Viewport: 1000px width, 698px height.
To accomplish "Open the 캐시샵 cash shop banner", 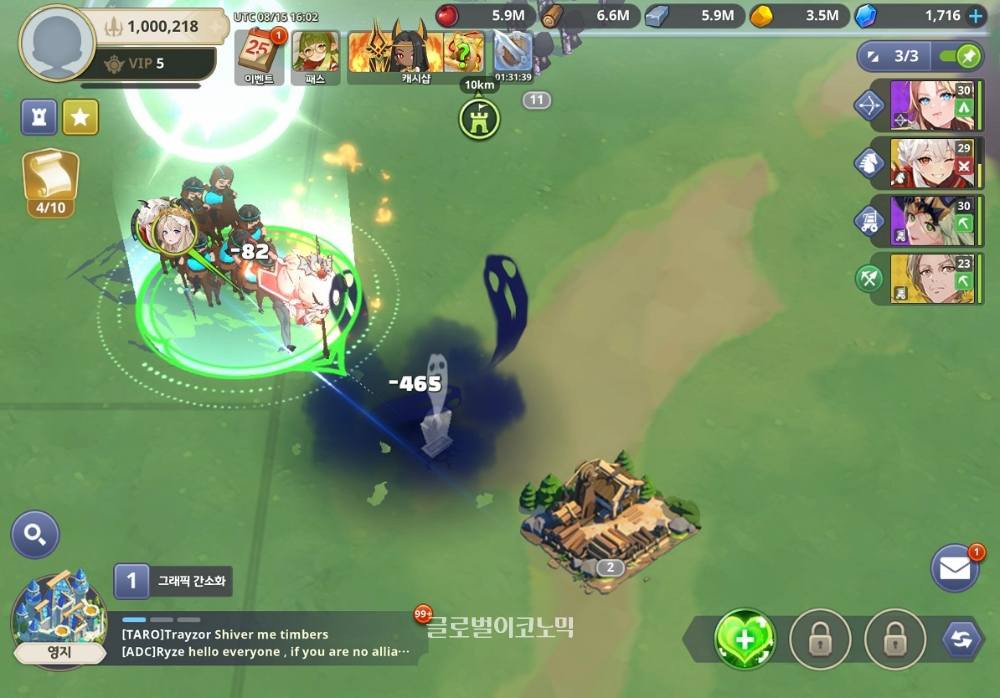I will point(416,54).
